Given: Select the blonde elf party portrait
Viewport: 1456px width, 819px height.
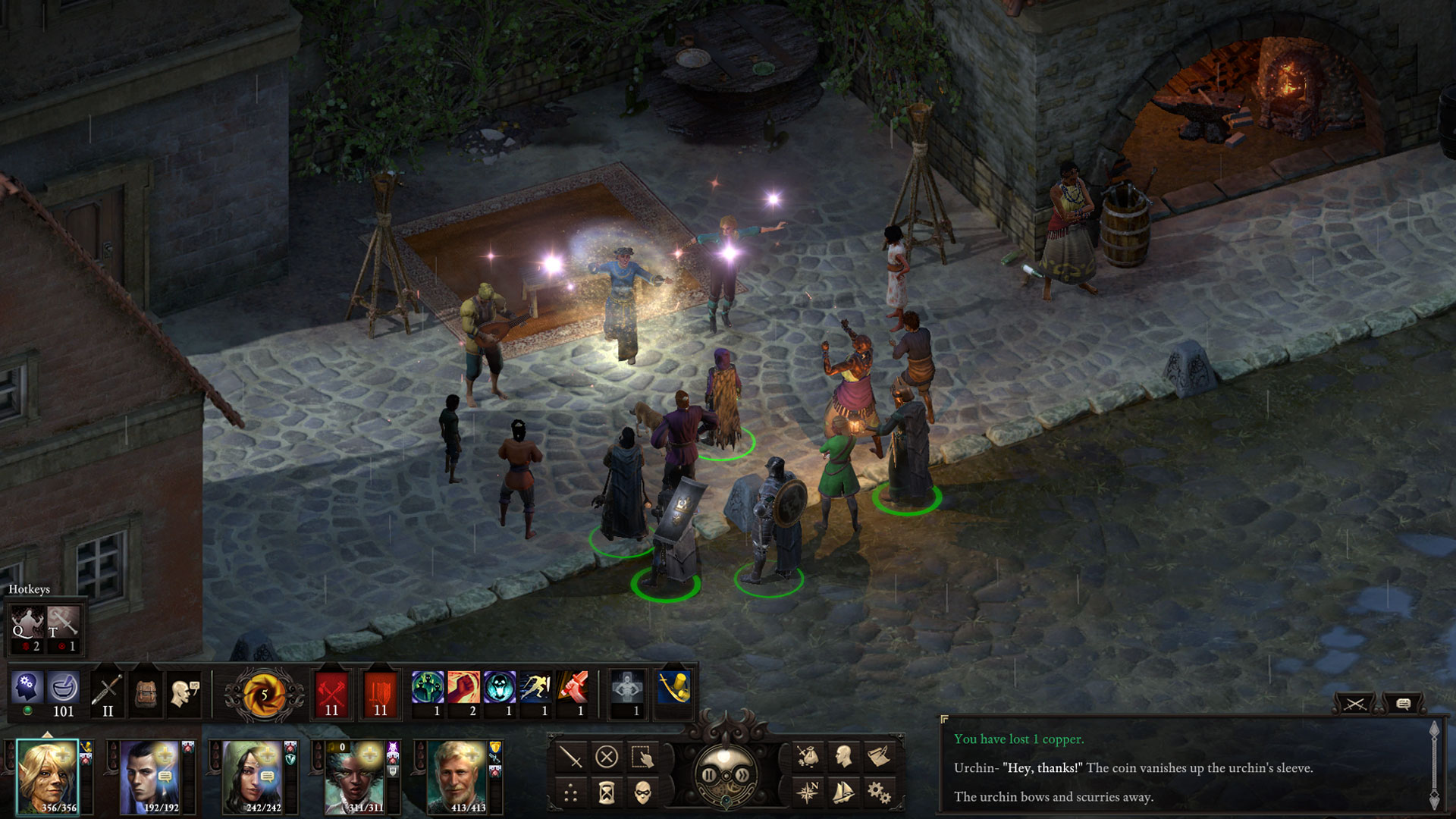Looking at the screenshot, I should (x=47, y=775).
